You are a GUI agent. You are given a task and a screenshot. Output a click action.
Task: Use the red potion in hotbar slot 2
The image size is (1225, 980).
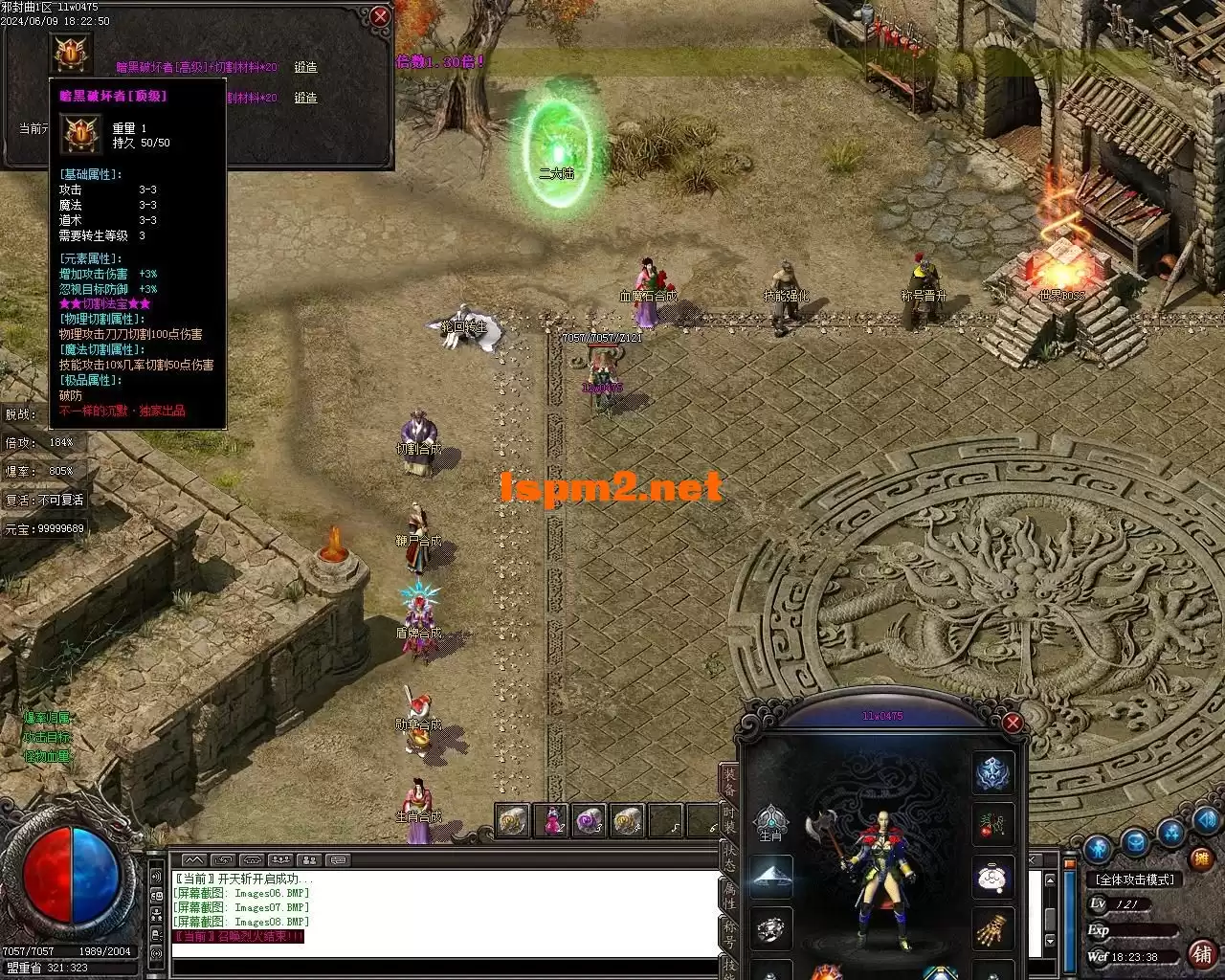[552, 821]
